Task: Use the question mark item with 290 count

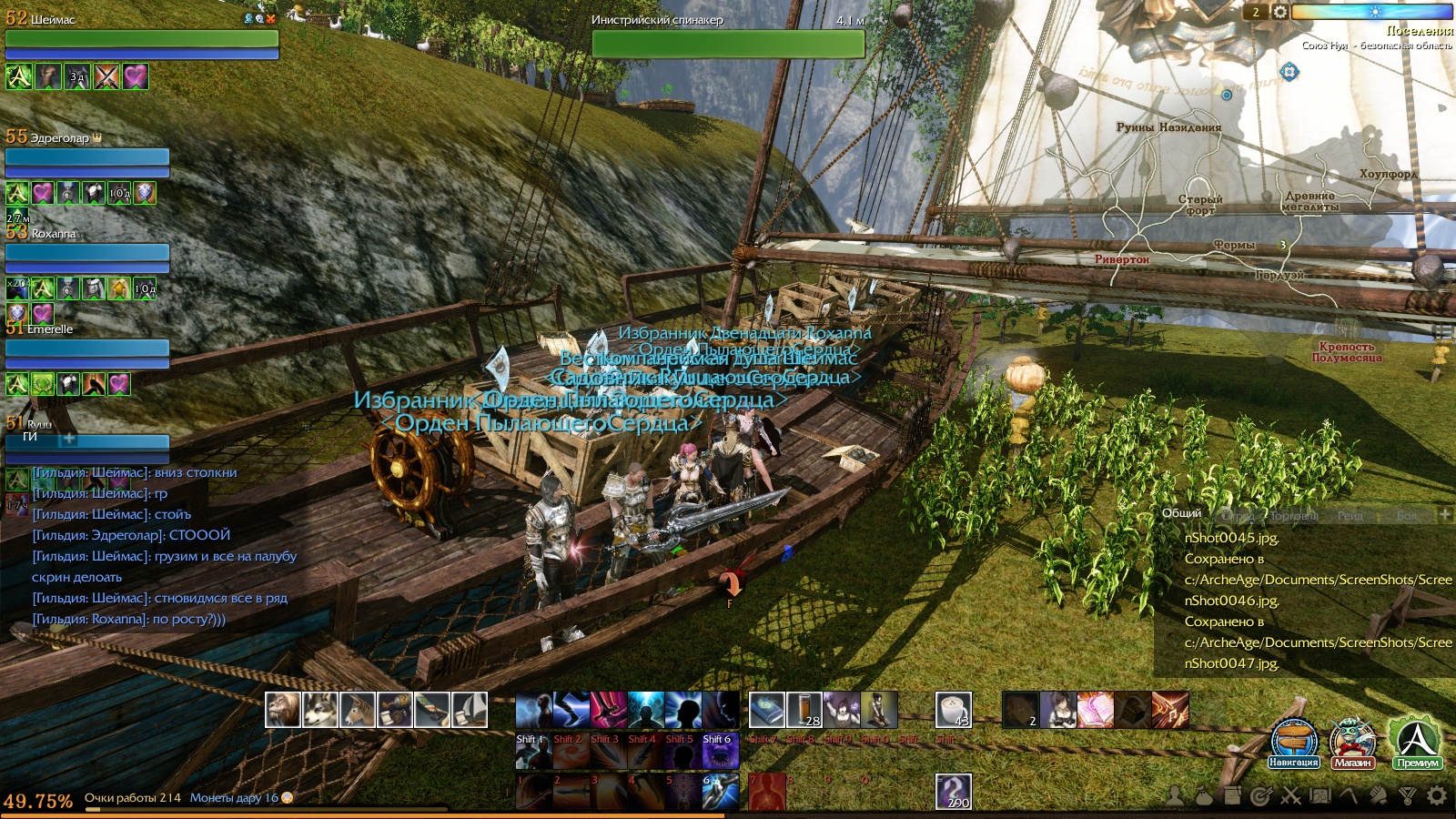Action: (x=954, y=792)
